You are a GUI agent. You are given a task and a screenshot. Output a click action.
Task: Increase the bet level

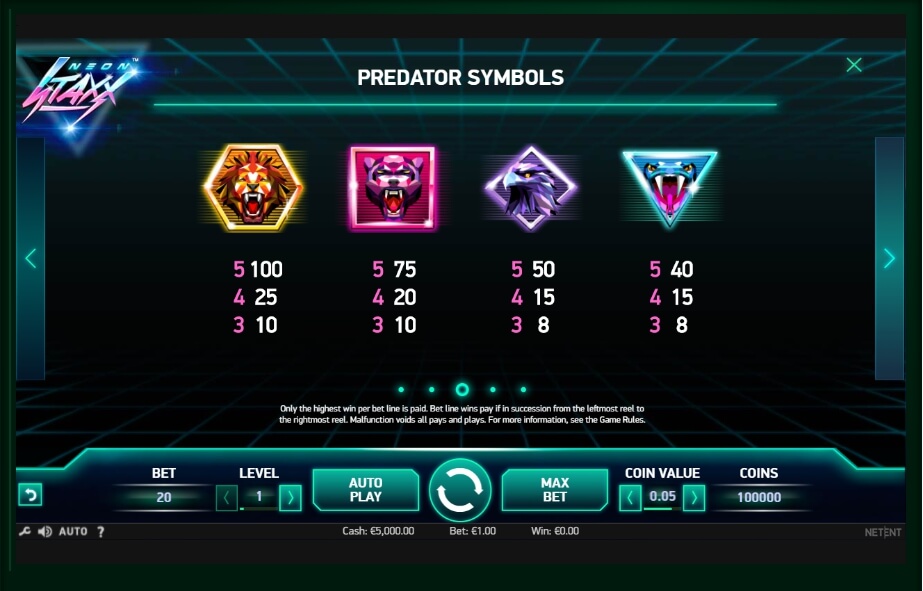[x=290, y=497]
